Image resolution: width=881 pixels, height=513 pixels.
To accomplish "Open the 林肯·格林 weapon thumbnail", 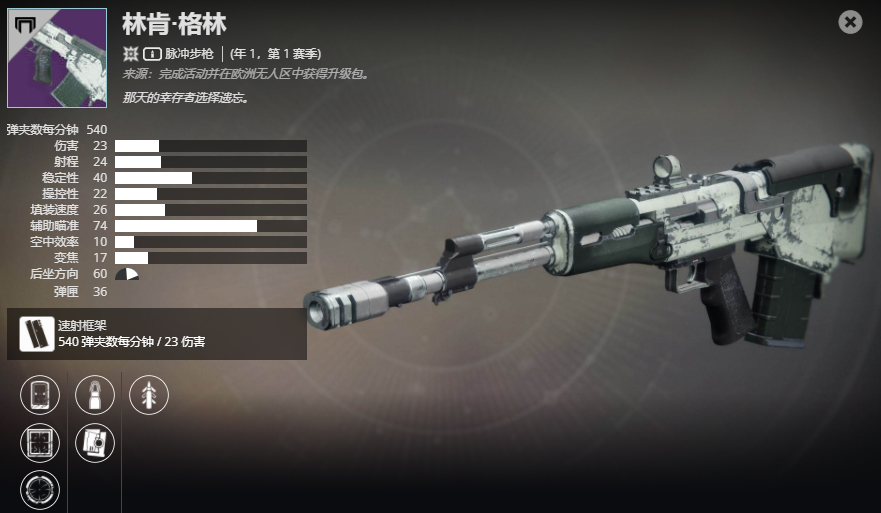I will coord(57,58).
